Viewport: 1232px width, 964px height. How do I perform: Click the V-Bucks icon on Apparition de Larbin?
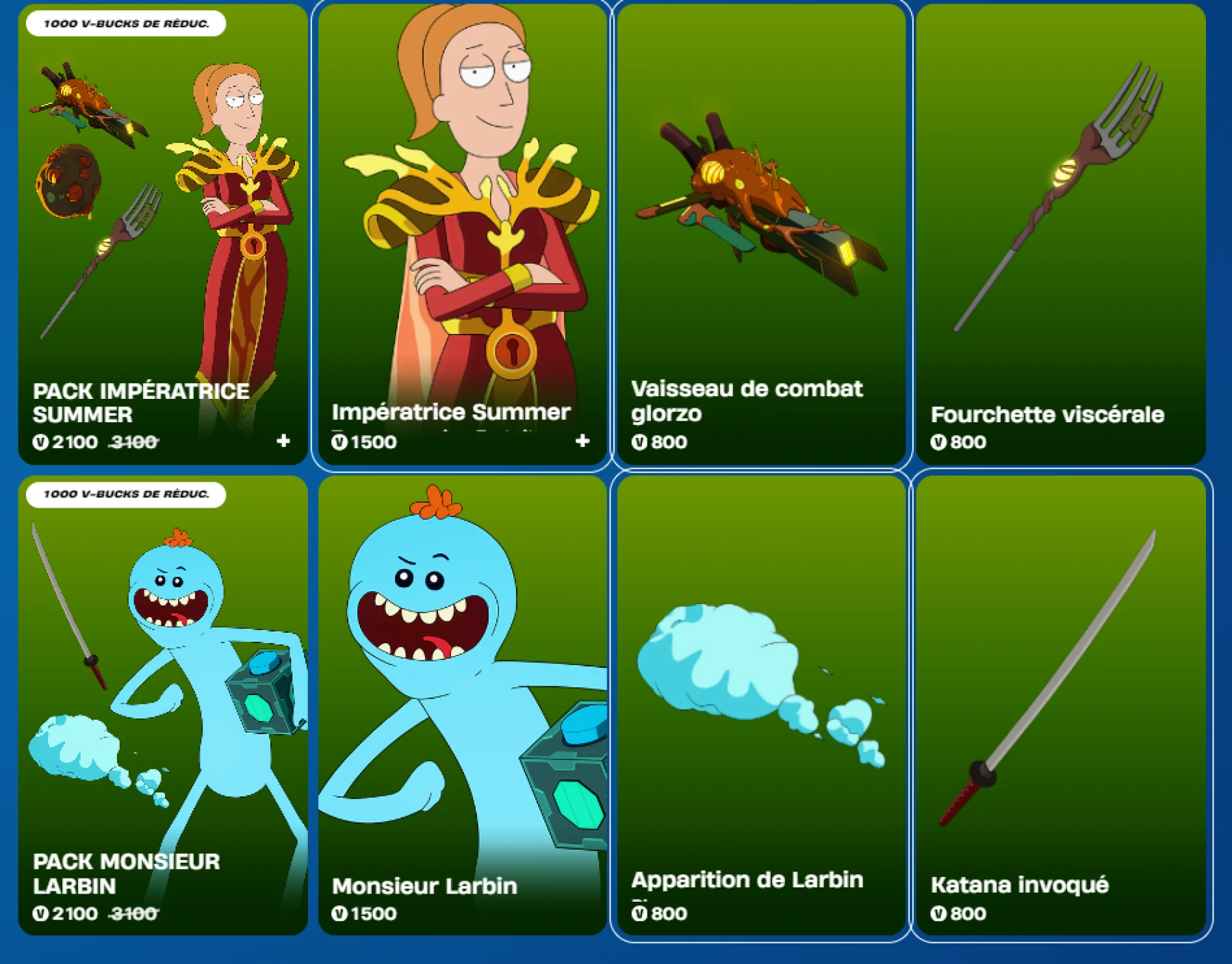click(639, 913)
